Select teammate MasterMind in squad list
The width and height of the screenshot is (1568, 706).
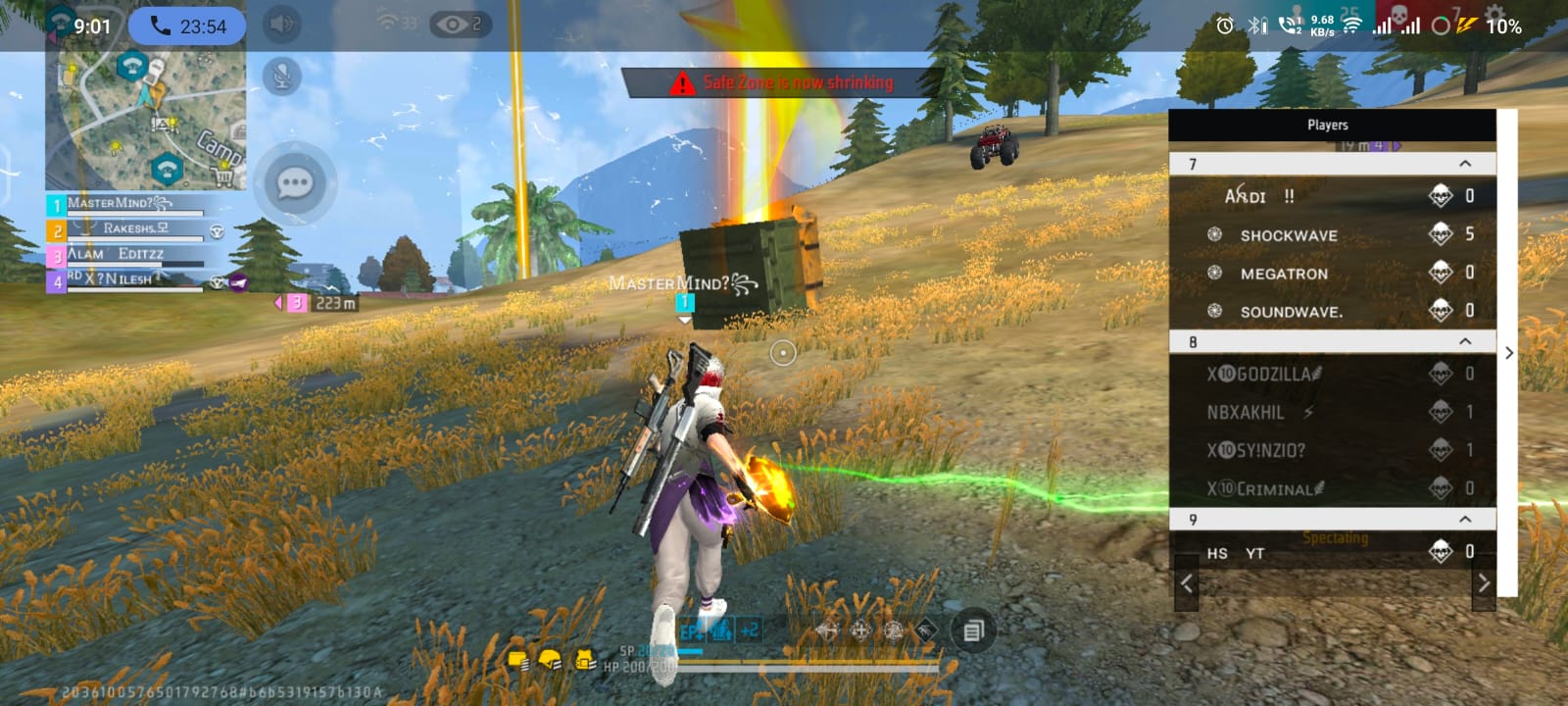click(x=127, y=204)
